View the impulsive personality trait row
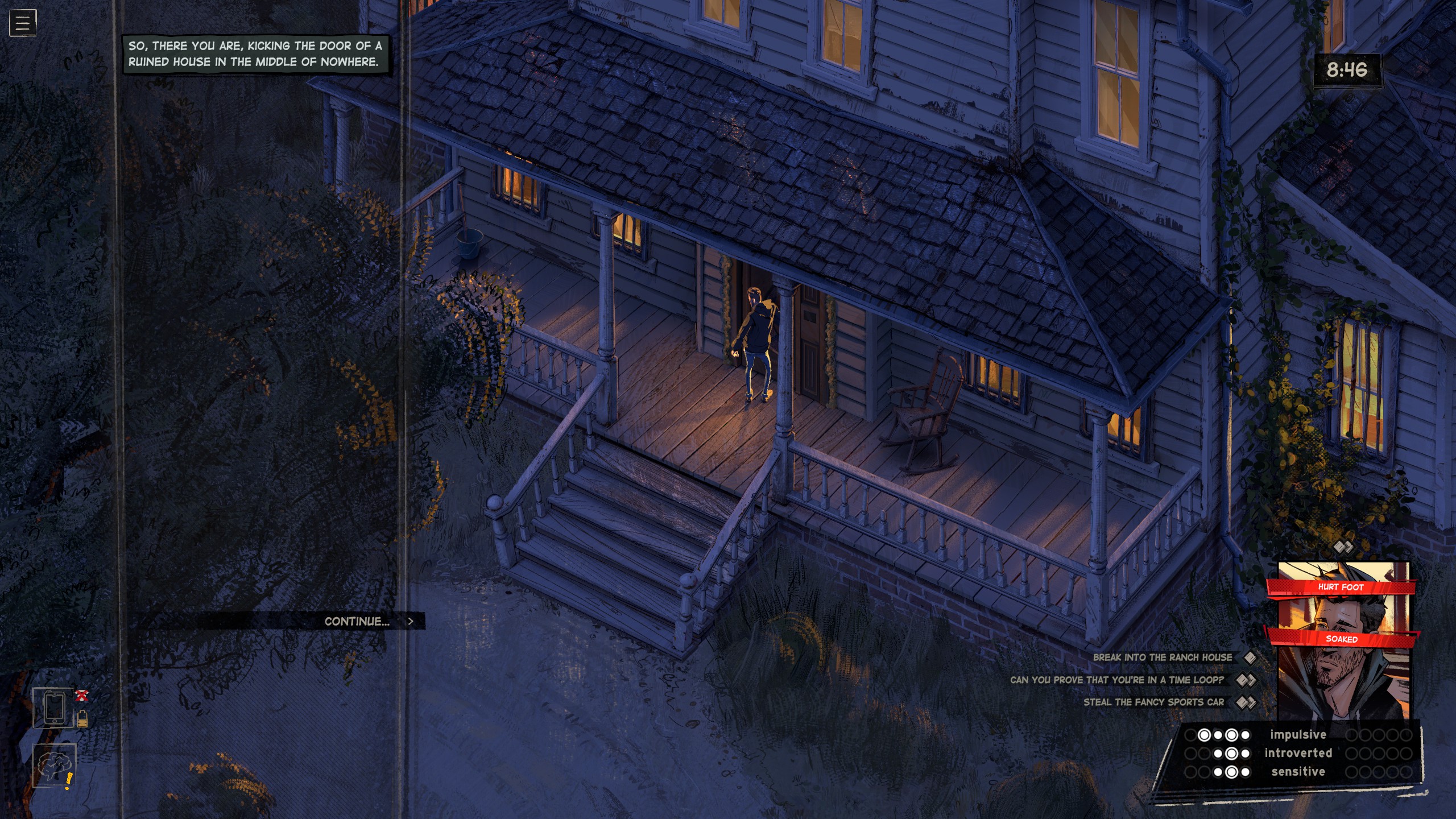The image size is (1456, 819). pyautogui.click(x=1298, y=735)
